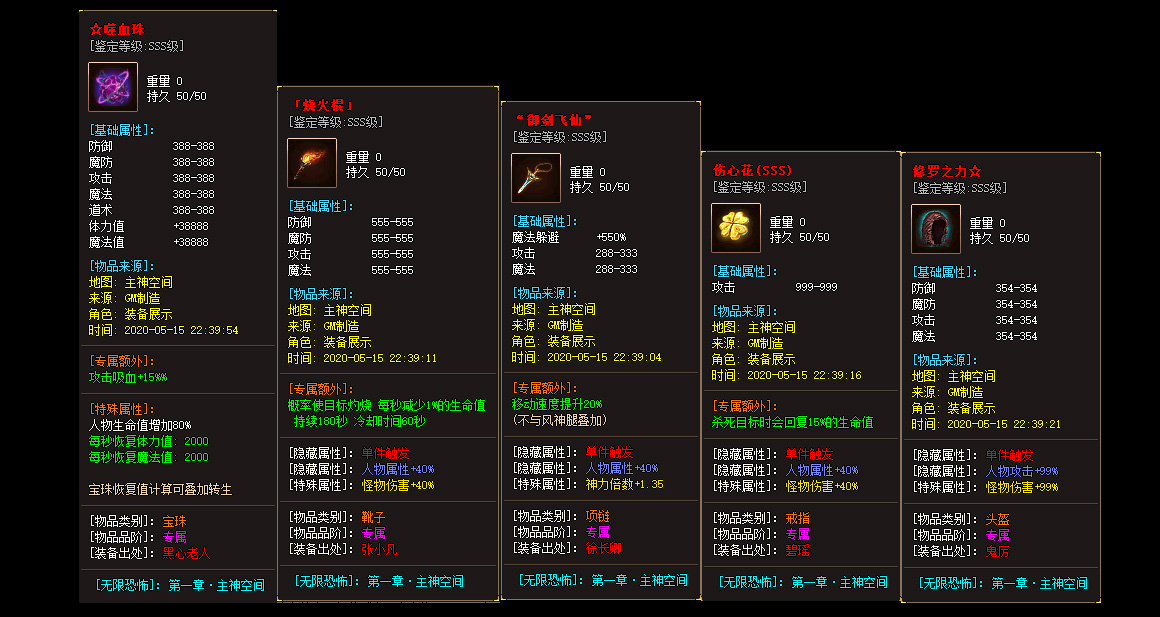Click the dark red helmet icon of 修罗之力
The image size is (1160, 617).
936,229
